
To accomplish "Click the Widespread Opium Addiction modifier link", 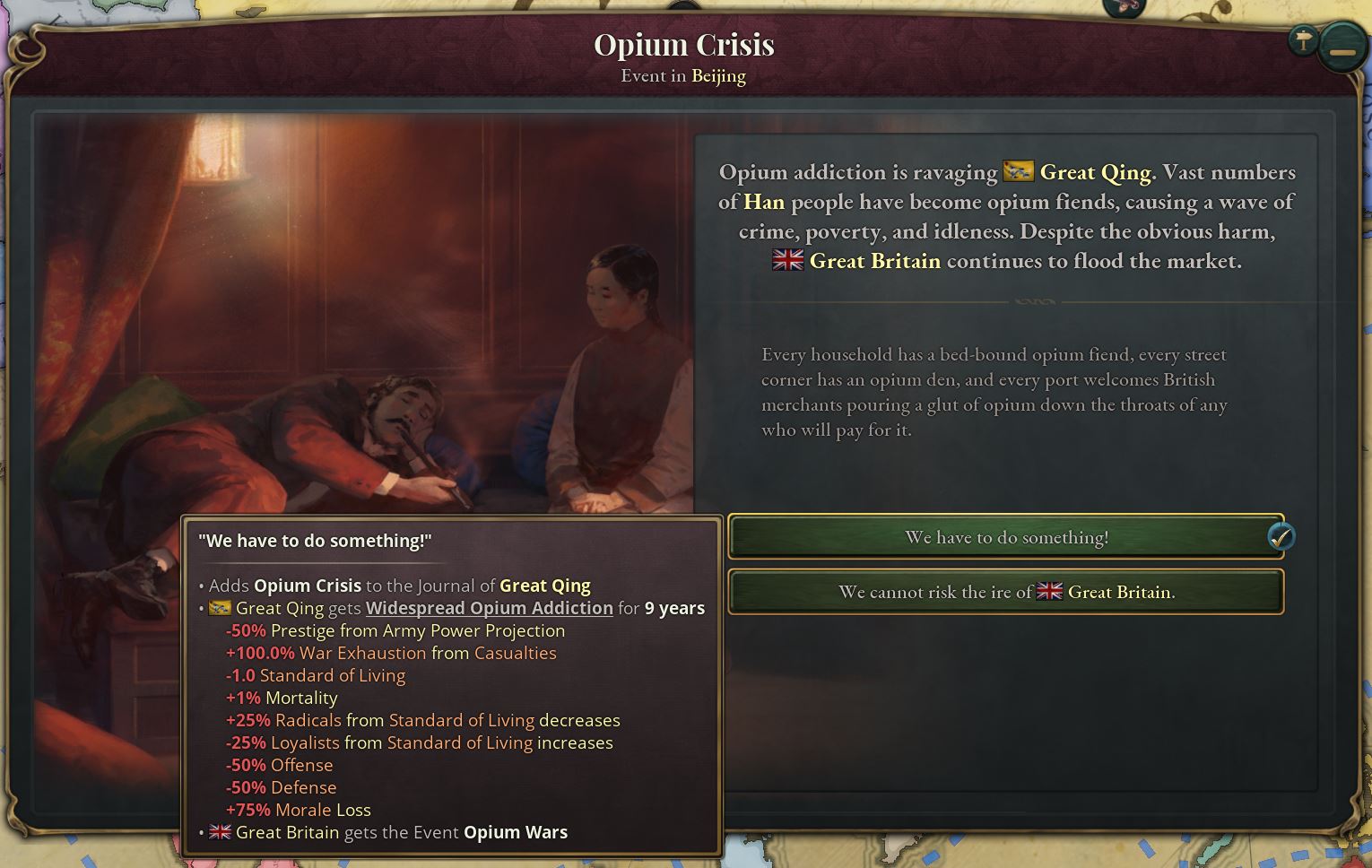I will click(489, 608).
